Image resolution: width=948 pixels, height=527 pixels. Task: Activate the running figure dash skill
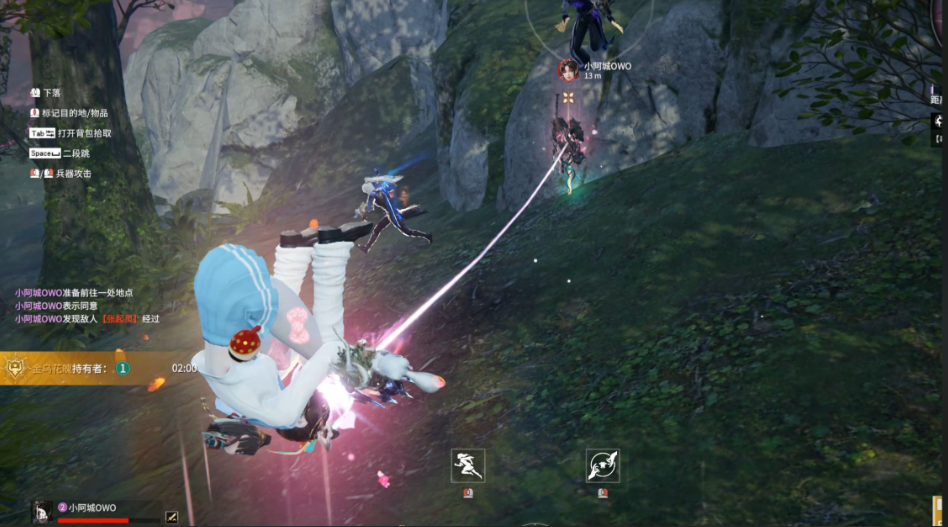point(468,464)
